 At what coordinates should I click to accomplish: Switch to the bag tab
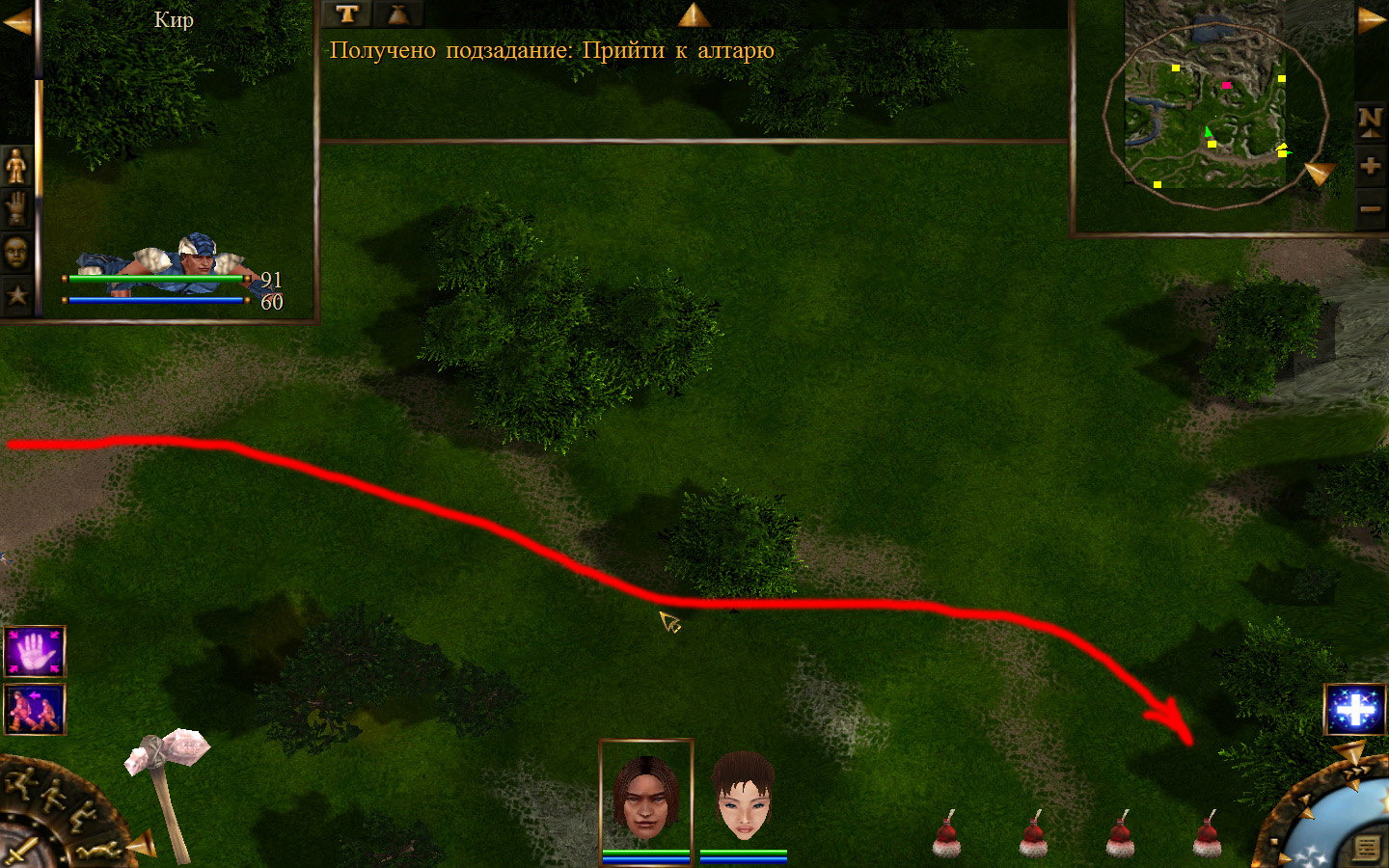(397, 14)
